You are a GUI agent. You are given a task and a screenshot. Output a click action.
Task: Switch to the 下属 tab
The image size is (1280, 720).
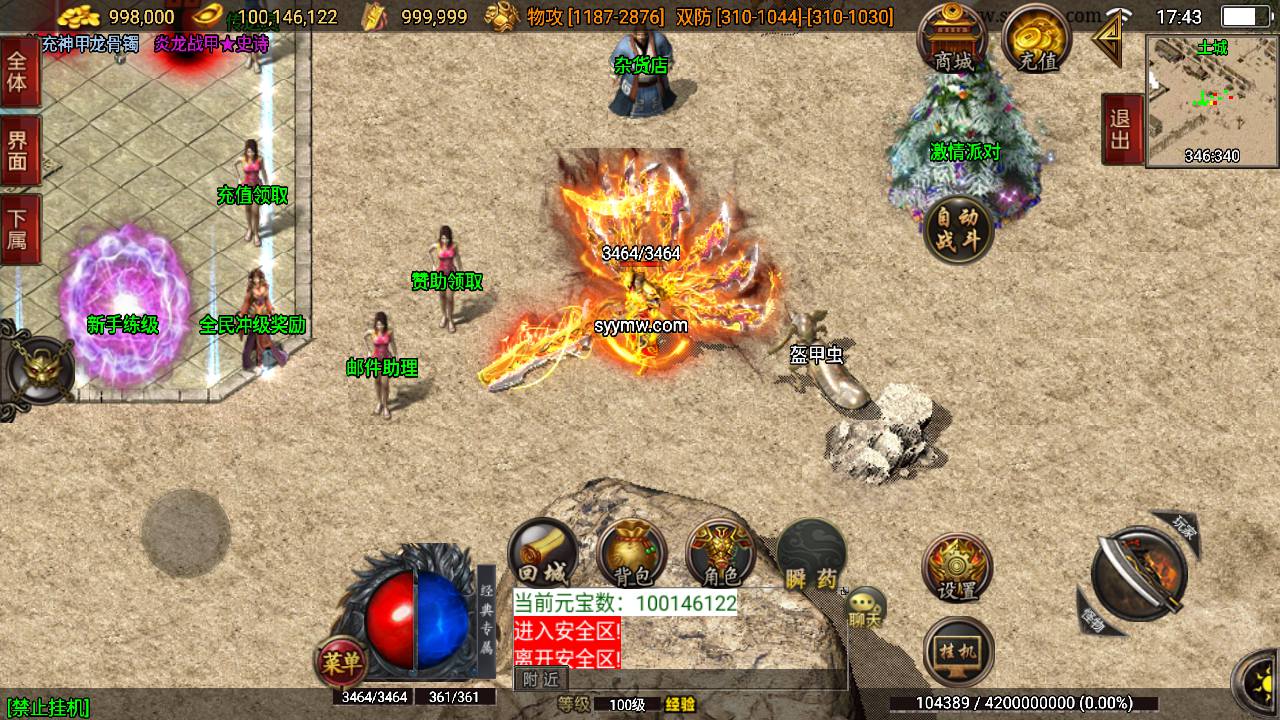pos(18,229)
